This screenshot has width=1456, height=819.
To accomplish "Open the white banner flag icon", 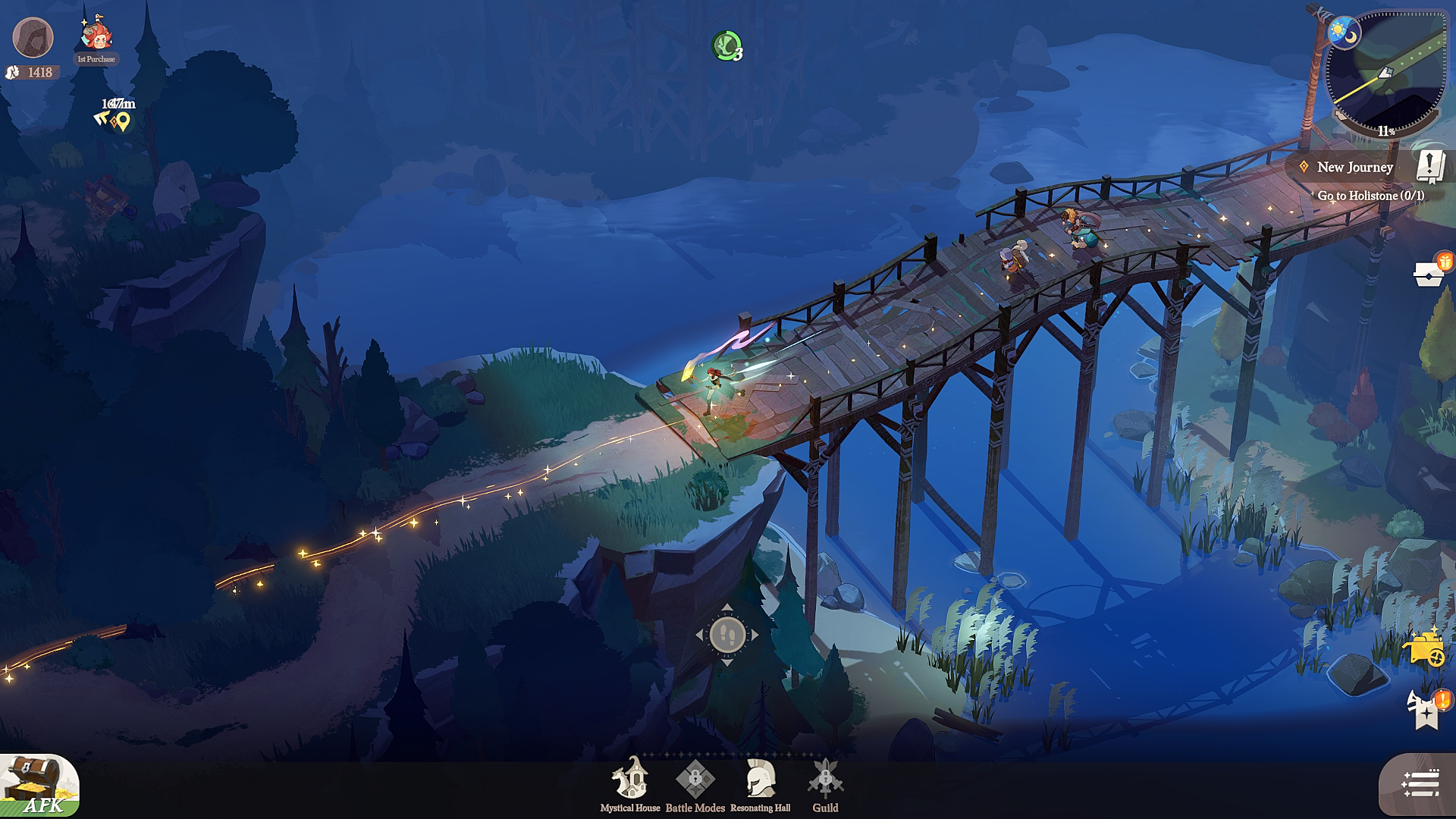I will click(1426, 709).
